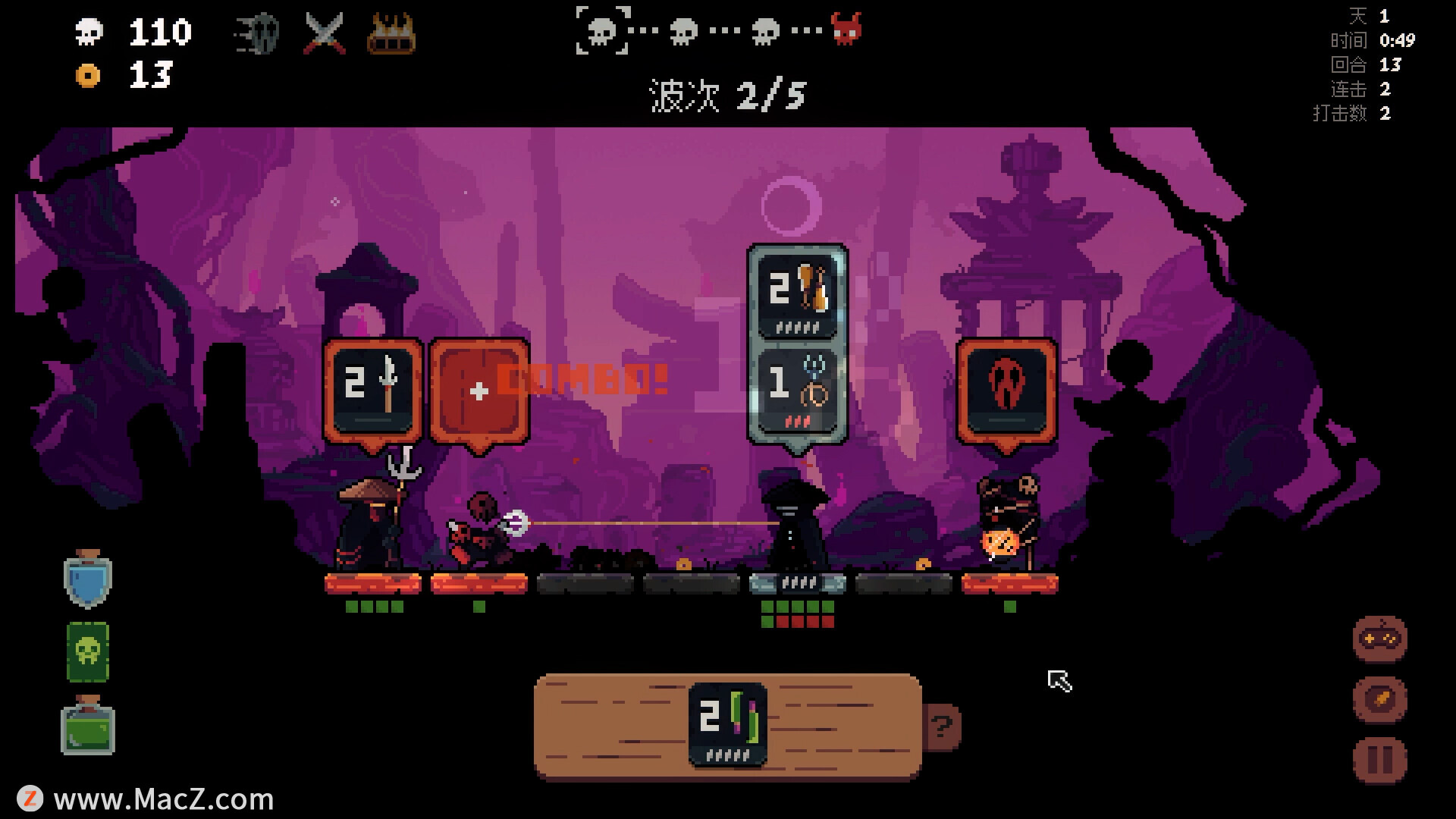
Task: Inspect the crossed swords skill icon
Action: click(325, 33)
